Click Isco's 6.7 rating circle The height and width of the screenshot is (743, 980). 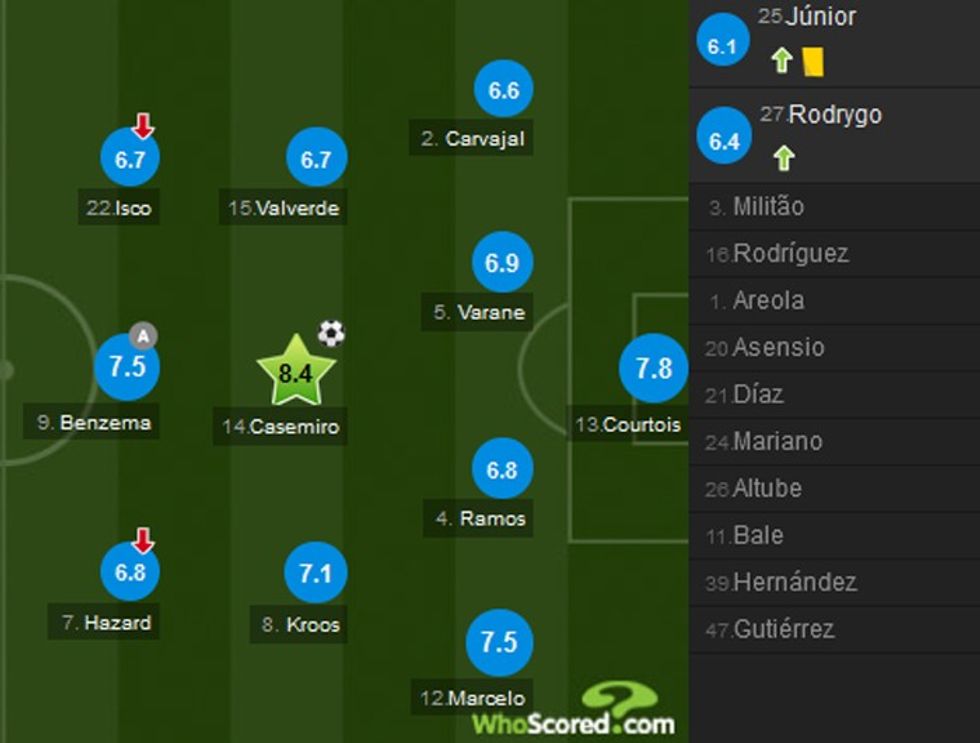tap(130, 159)
